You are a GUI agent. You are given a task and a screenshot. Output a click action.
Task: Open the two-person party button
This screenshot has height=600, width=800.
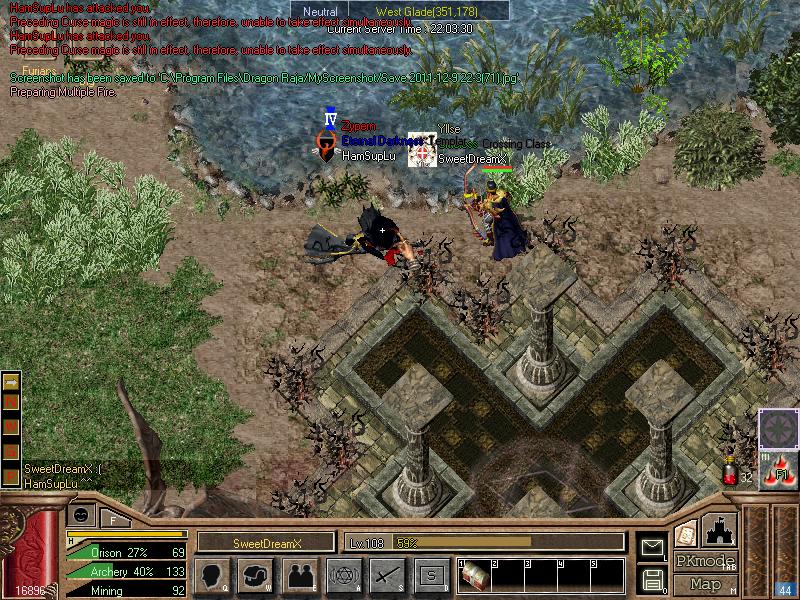click(x=300, y=575)
